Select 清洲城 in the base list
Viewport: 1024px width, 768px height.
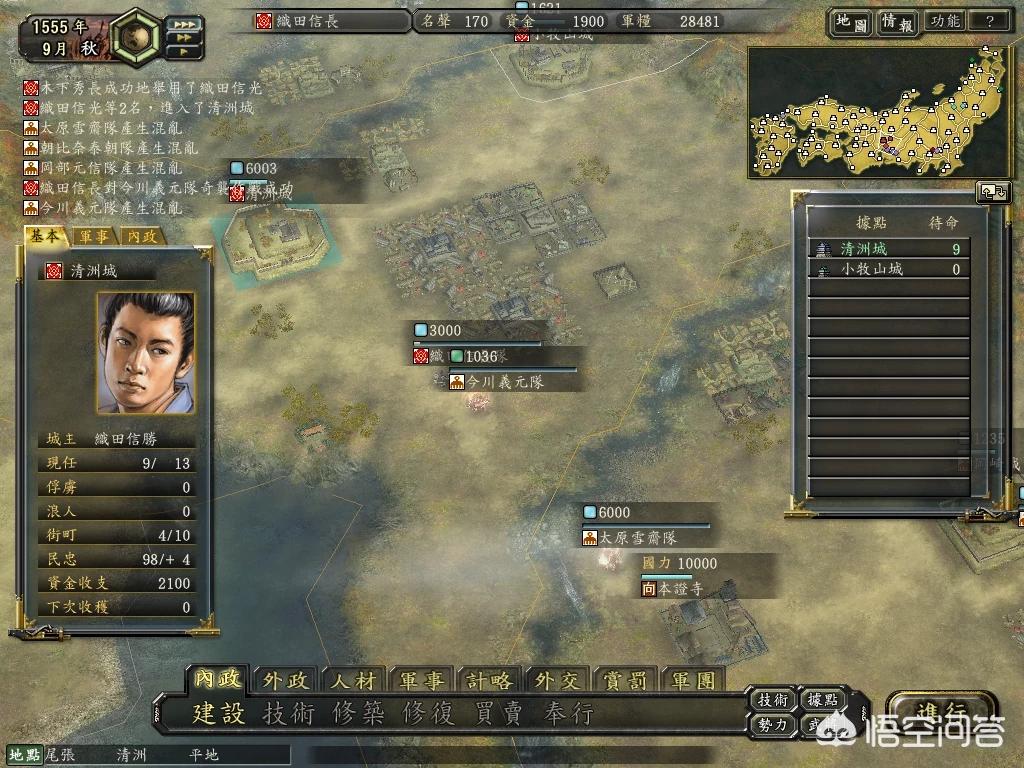tap(888, 249)
